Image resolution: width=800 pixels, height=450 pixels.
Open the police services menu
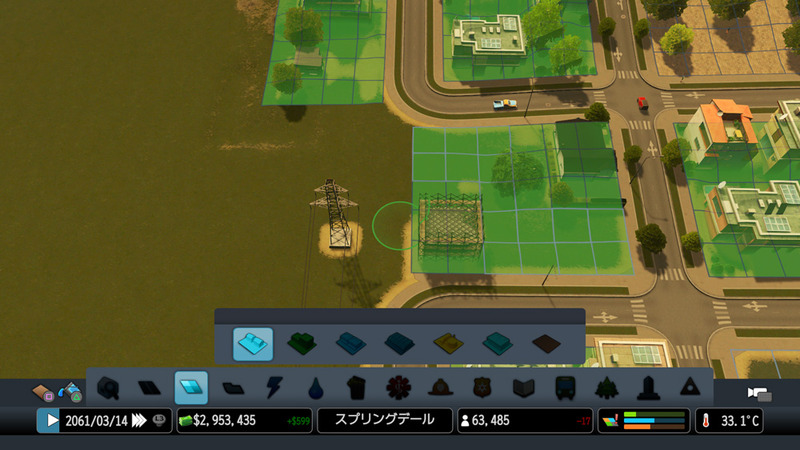point(482,387)
